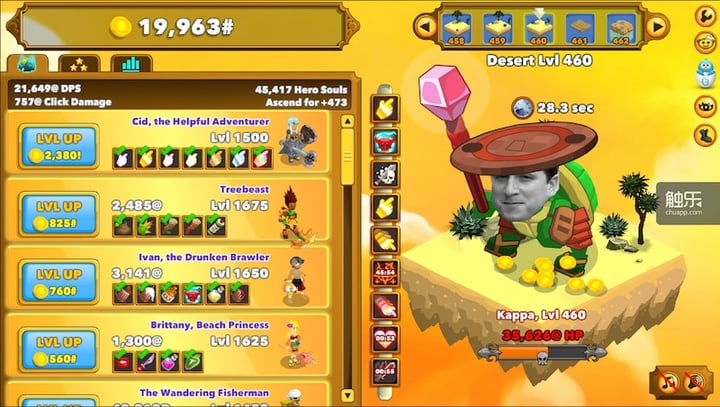Image resolution: width=720 pixels, height=407 pixels.
Task: Toggle the speaker sound mute button
Action: tap(692, 382)
